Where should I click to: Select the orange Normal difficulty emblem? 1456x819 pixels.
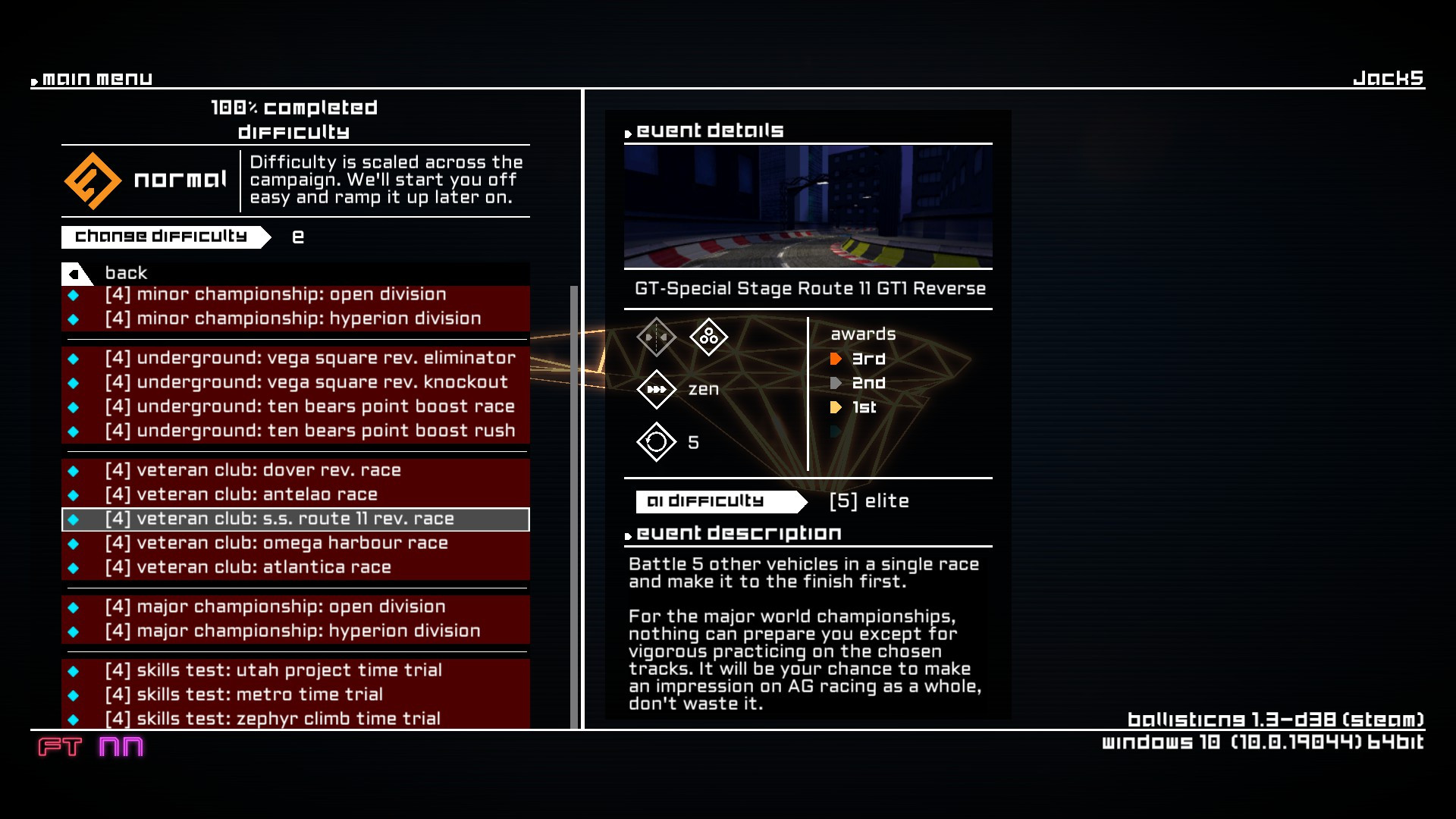tap(93, 180)
